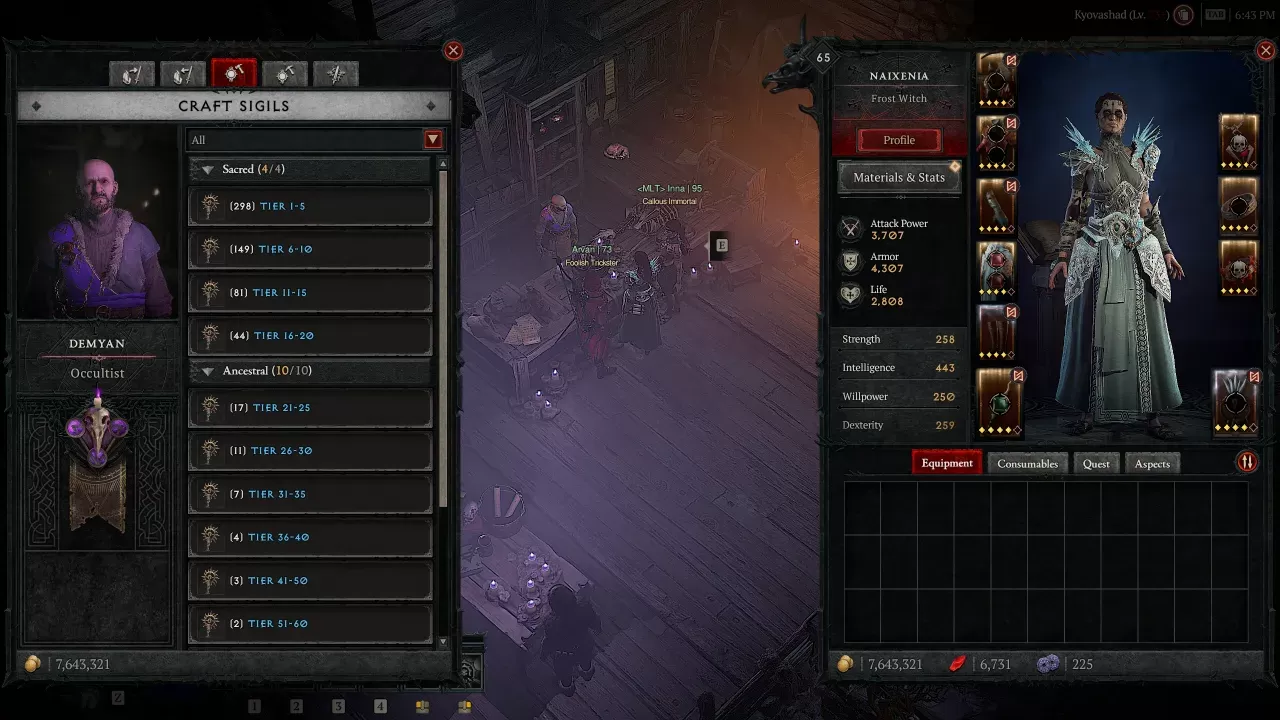Select the Extract Aspect tab icon
The height and width of the screenshot is (720, 1280).
(x=132, y=74)
